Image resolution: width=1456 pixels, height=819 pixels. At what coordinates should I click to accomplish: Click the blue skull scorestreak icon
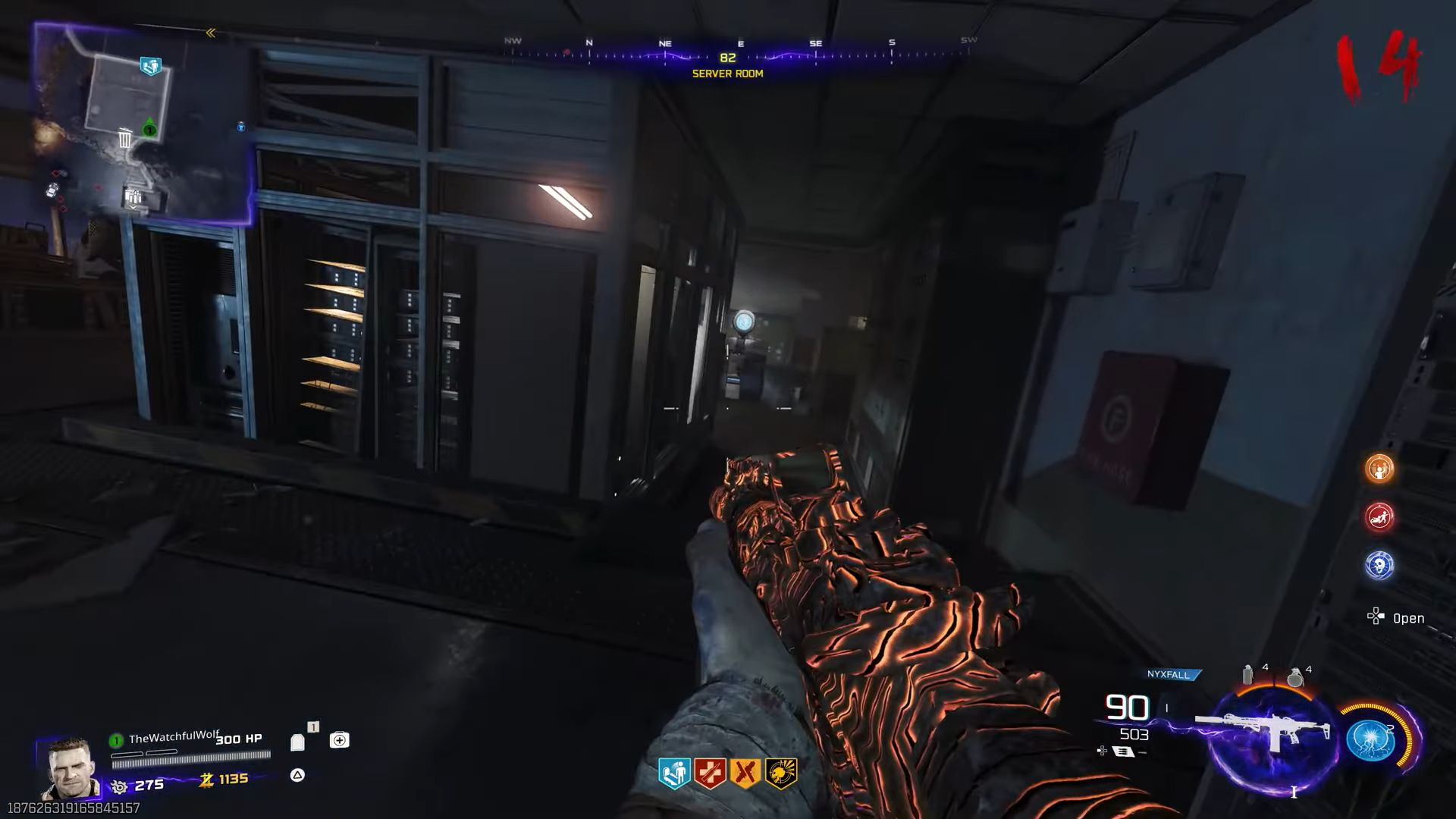1379,565
